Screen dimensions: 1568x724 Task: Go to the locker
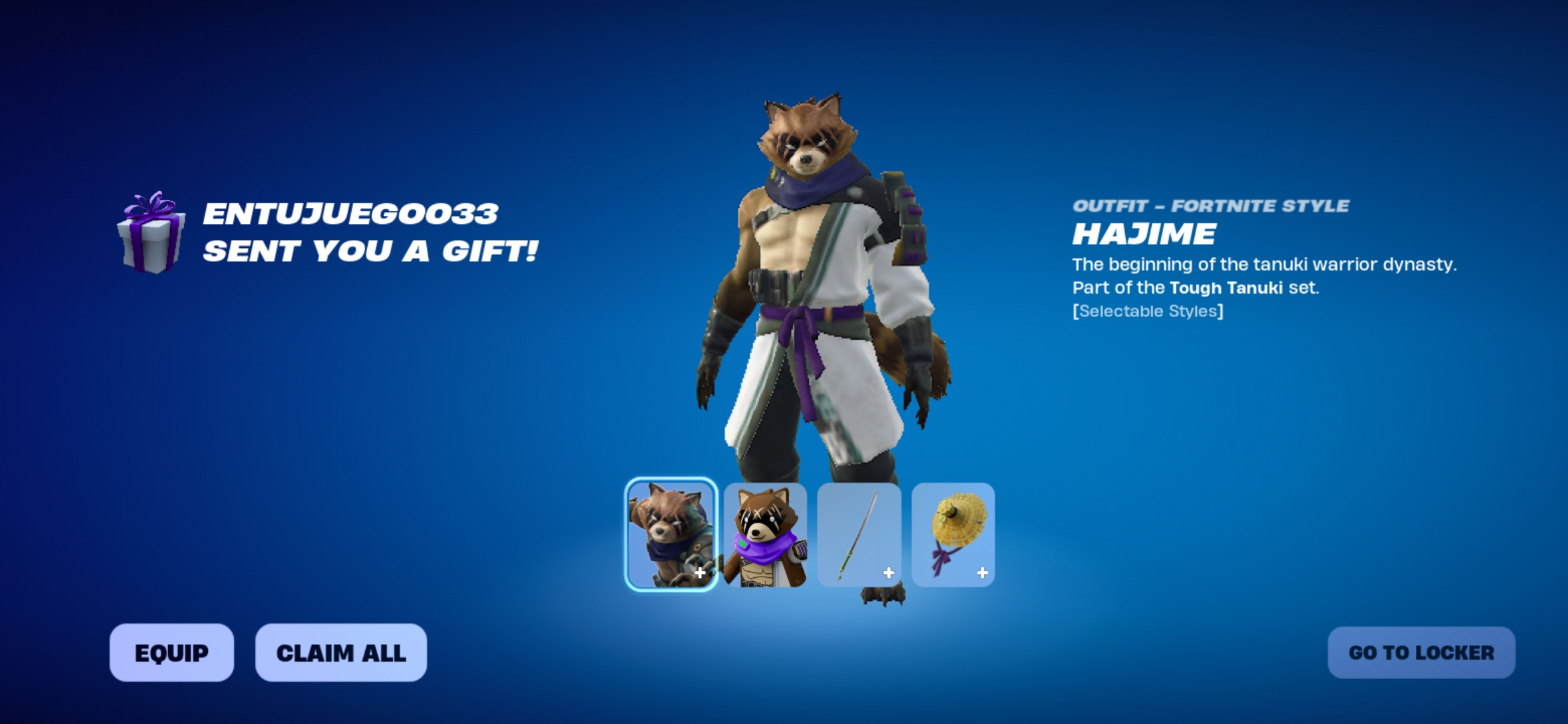[1421, 652]
